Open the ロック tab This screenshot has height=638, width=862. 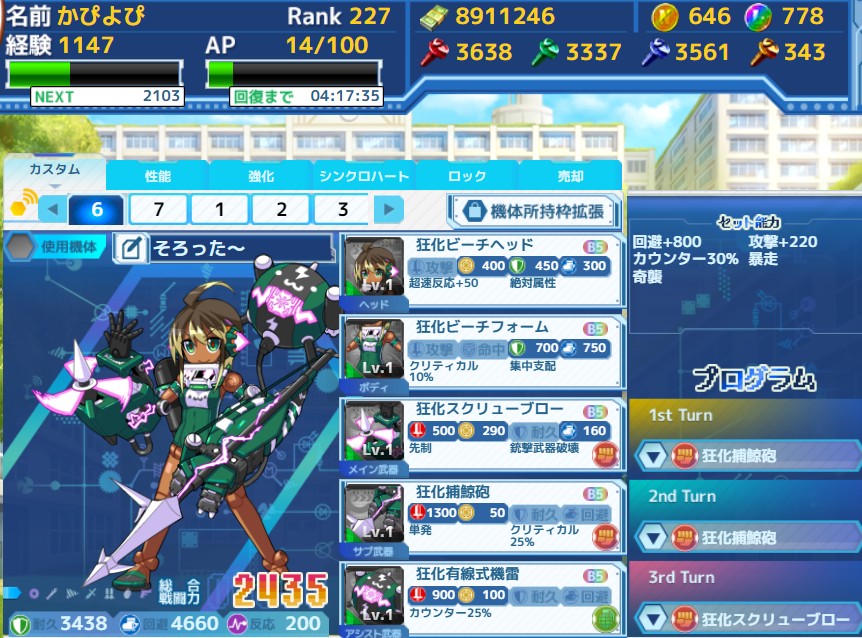coord(467,176)
